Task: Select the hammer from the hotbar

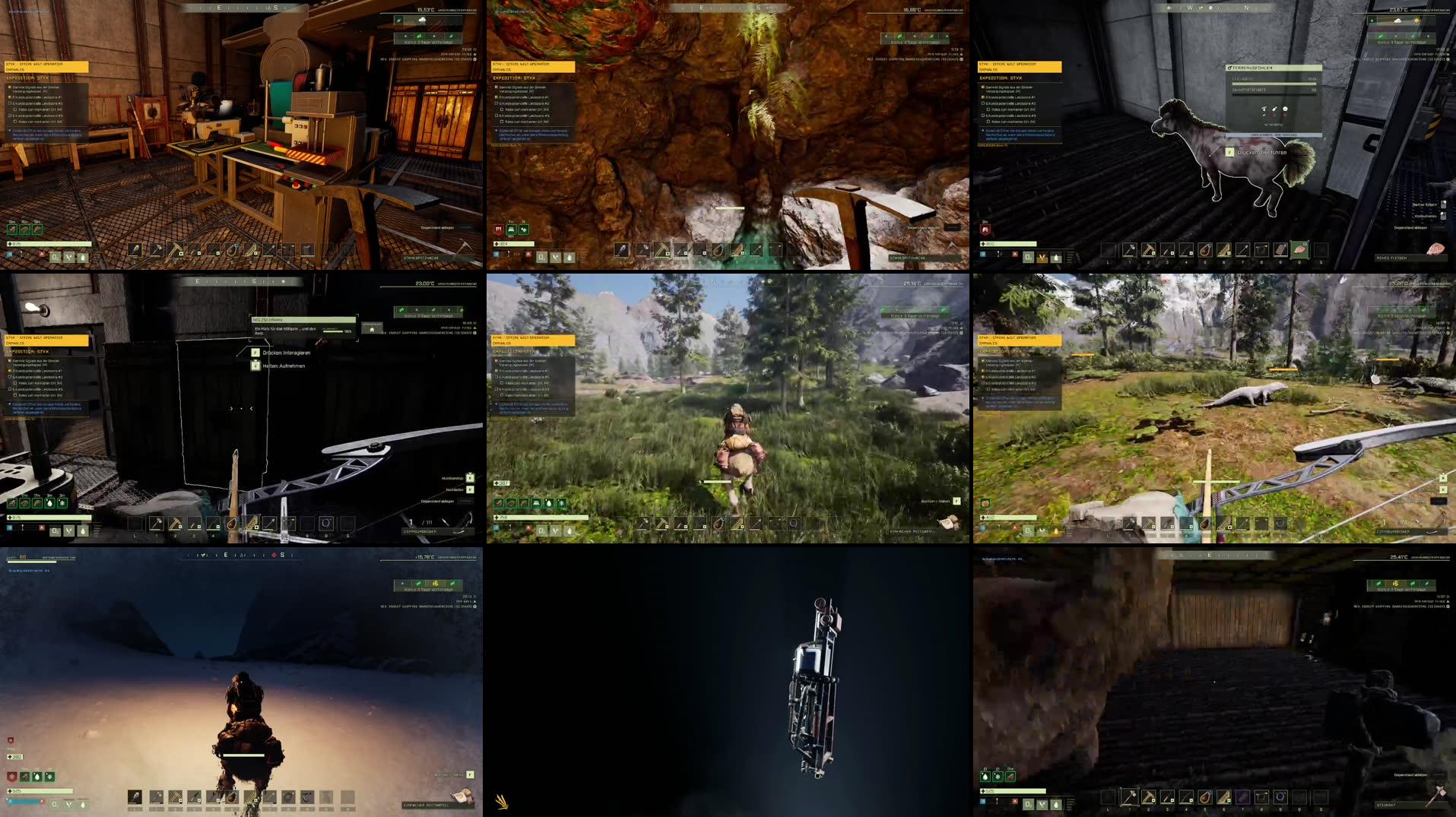Action: coord(156,248)
